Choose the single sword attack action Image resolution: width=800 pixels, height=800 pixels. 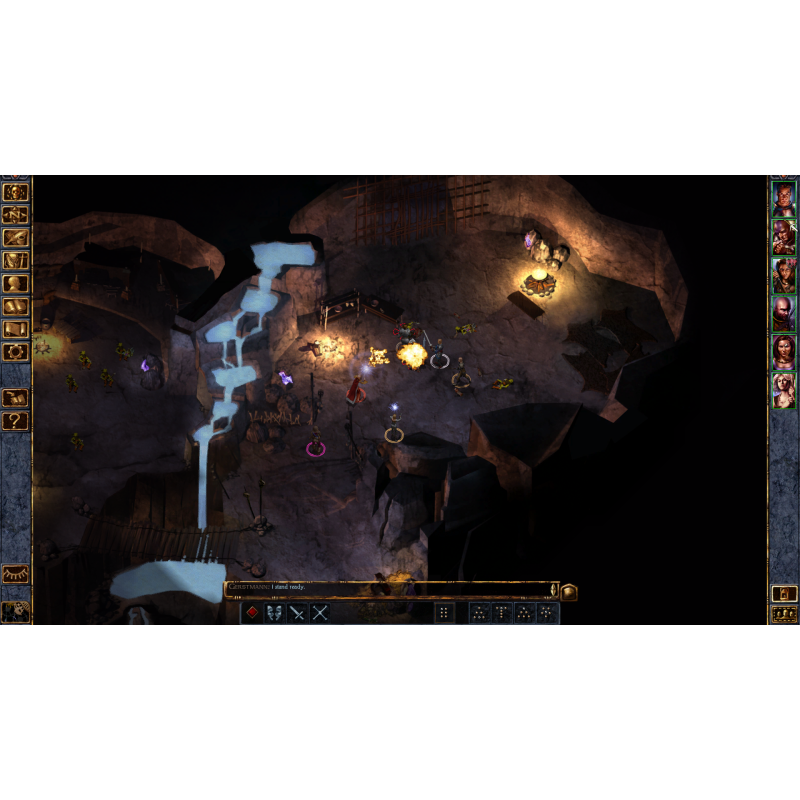pyautogui.click(x=297, y=613)
